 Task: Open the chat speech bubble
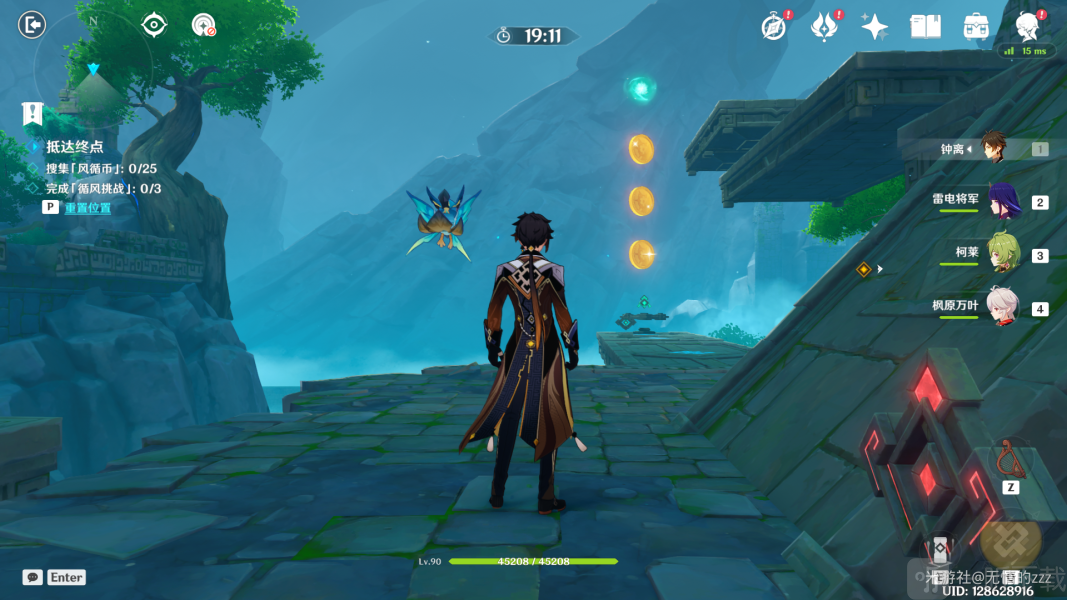[x=33, y=577]
